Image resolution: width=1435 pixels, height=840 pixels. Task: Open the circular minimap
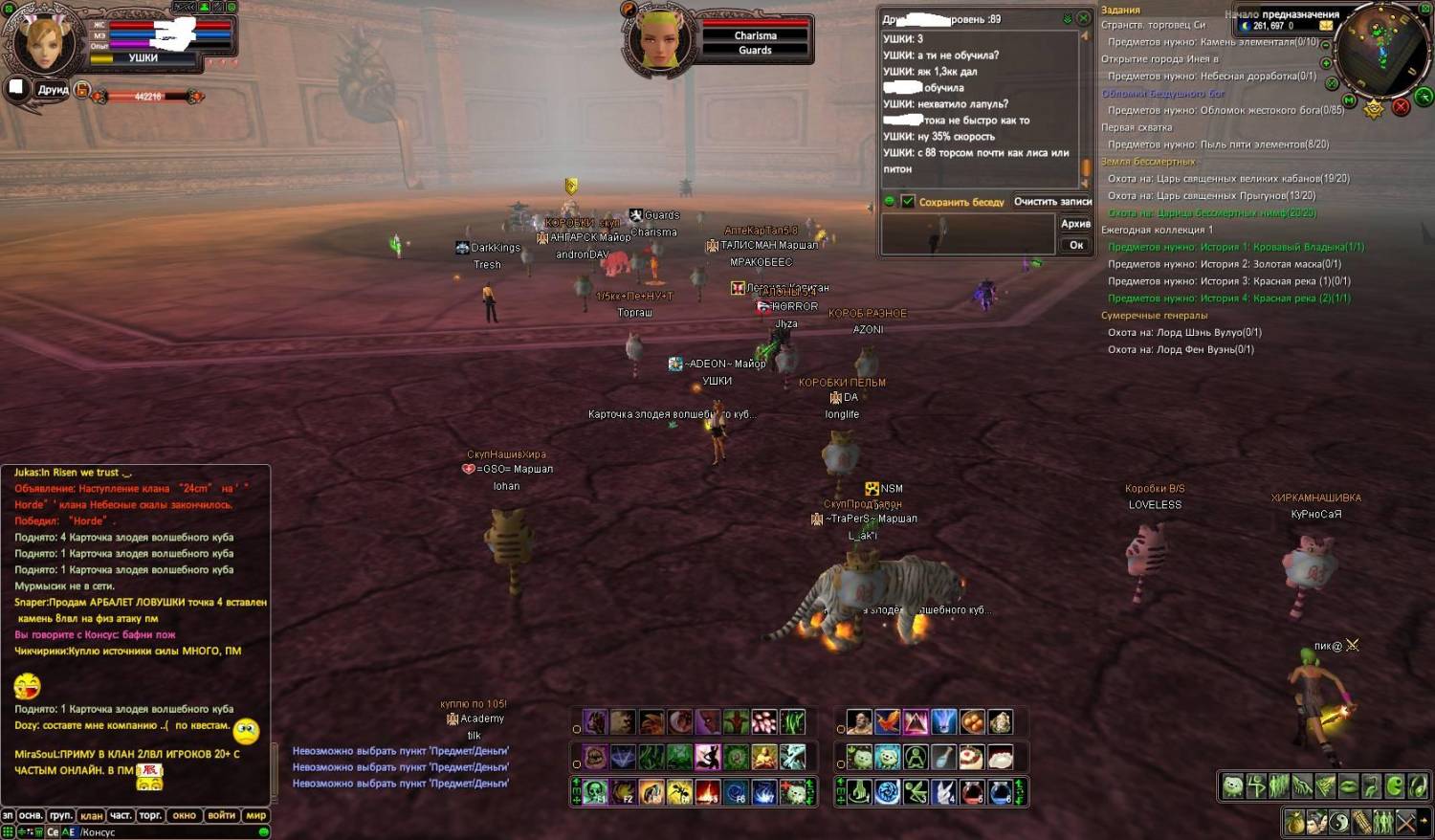tap(1381, 48)
